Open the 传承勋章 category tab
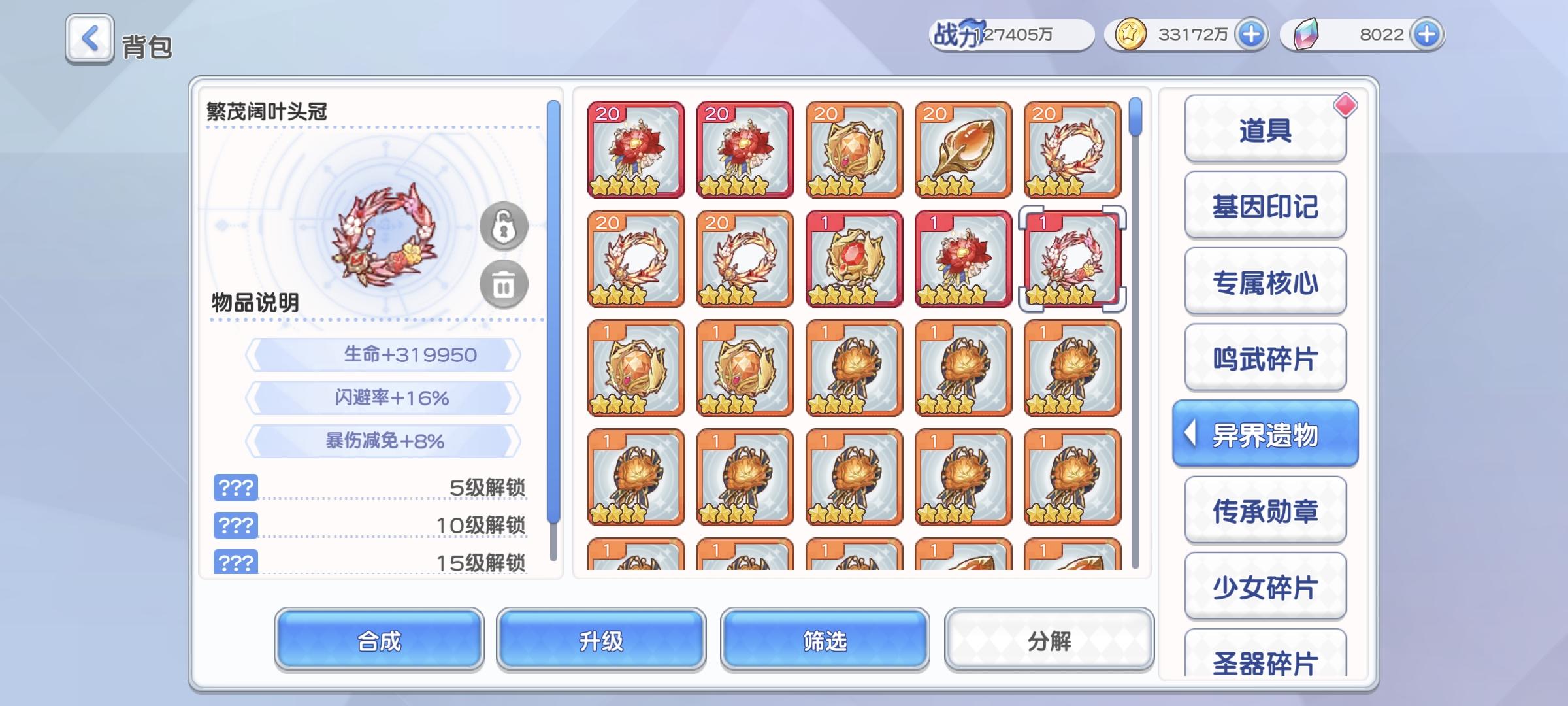The width and height of the screenshot is (1568, 706). pos(1265,509)
